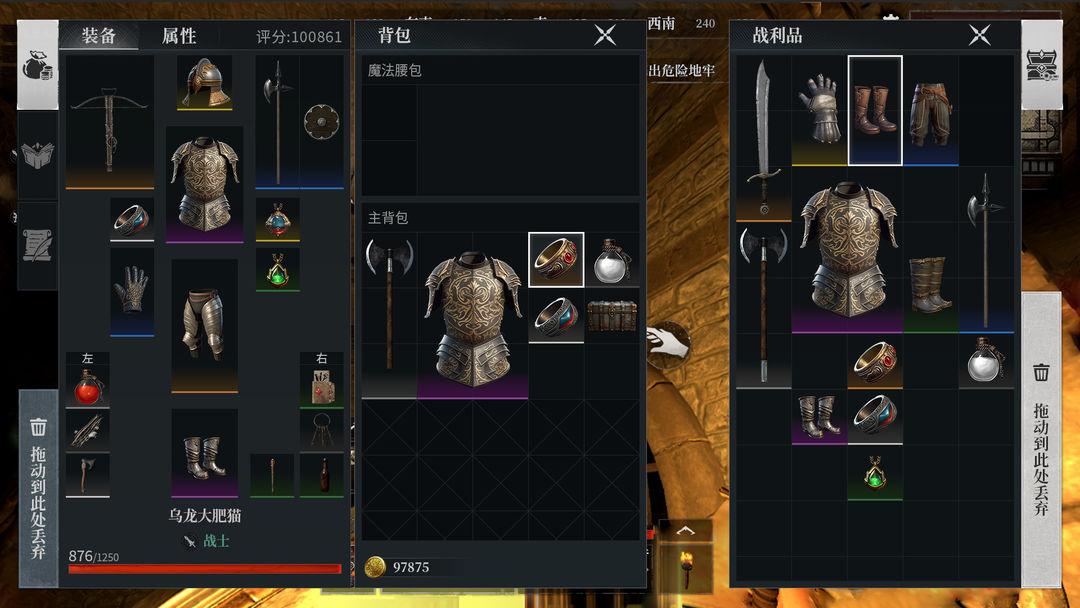Select the treasure chest item in backpack
1080x608 pixels.
[611, 316]
